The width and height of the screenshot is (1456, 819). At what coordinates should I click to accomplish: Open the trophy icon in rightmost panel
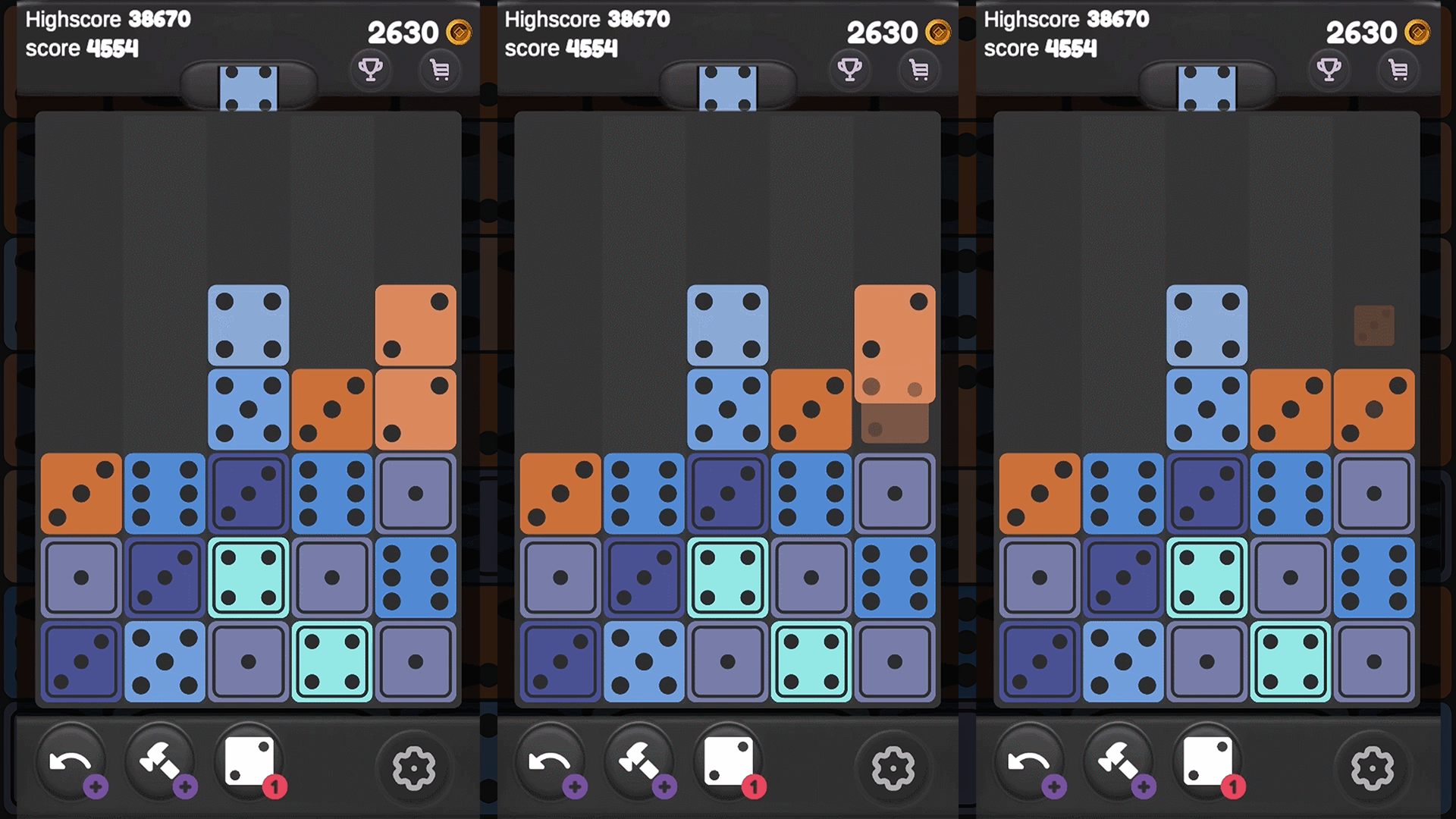coord(1330,70)
